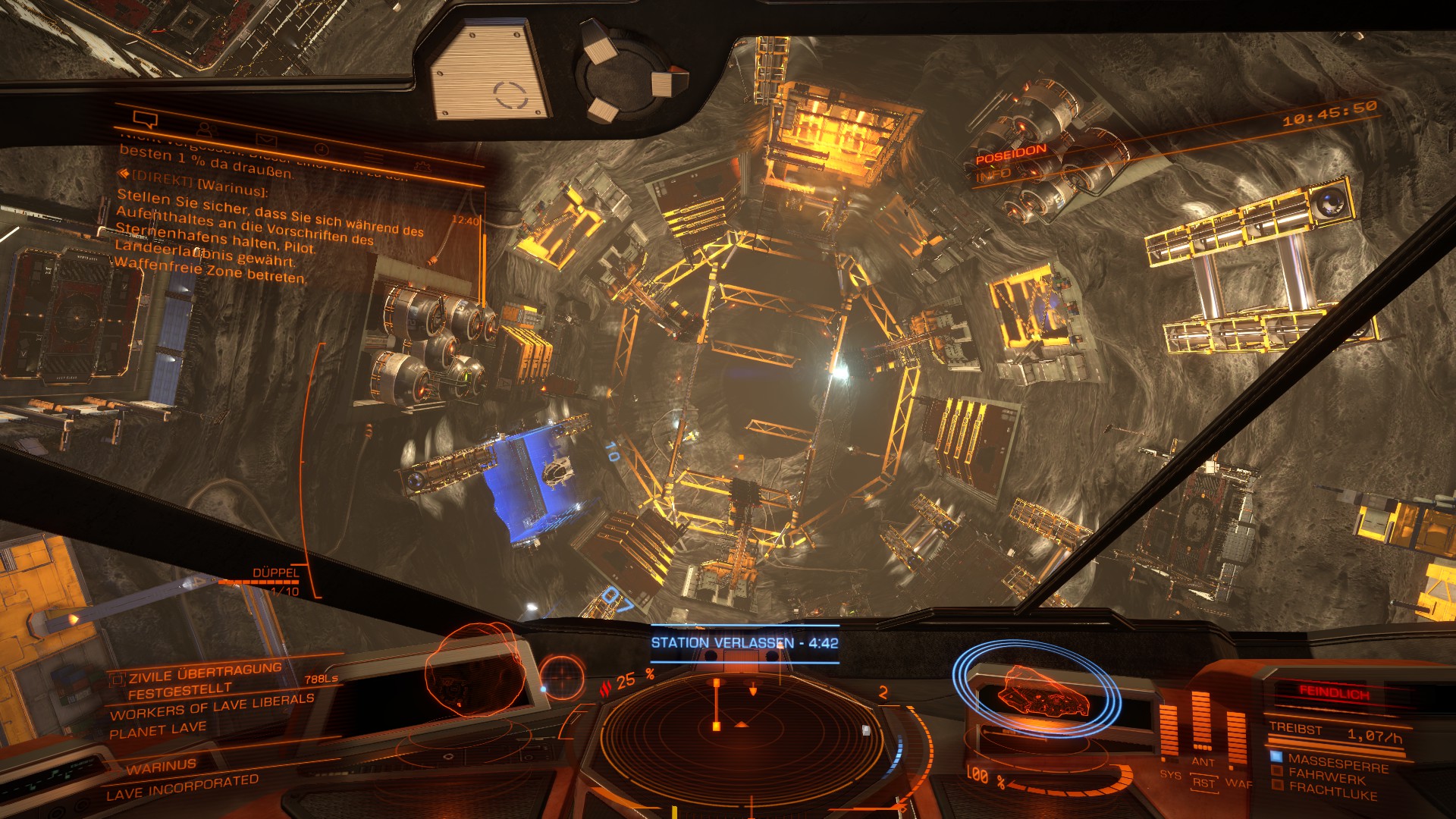Viewport: 1456px width, 819px height.
Task: Open the chat speech-bubble comms tab
Action: pos(144,119)
